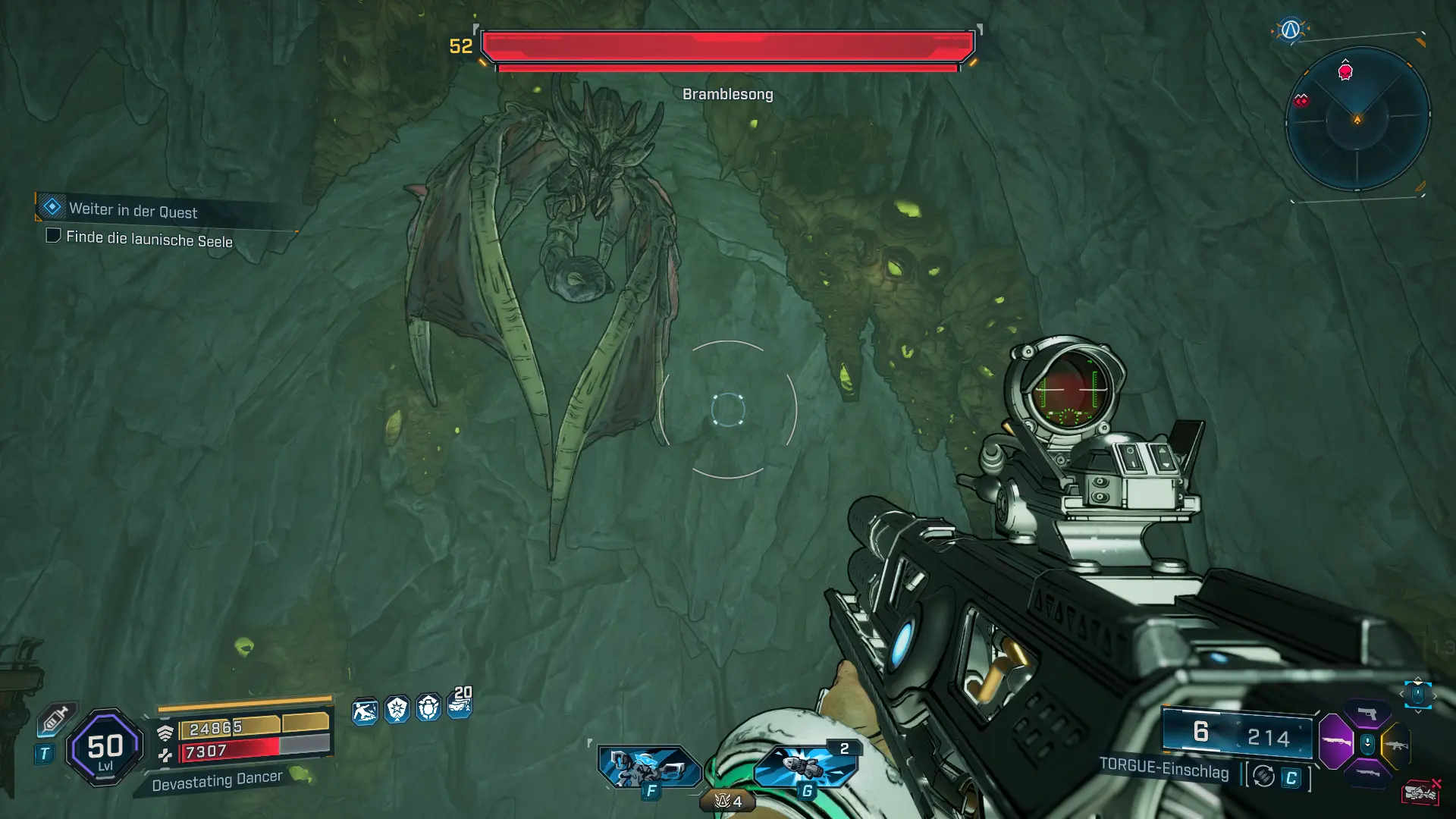Select the star shield buff icon
Viewport: 1456px width, 819px height.
pyautogui.click(x=397, y=710)
